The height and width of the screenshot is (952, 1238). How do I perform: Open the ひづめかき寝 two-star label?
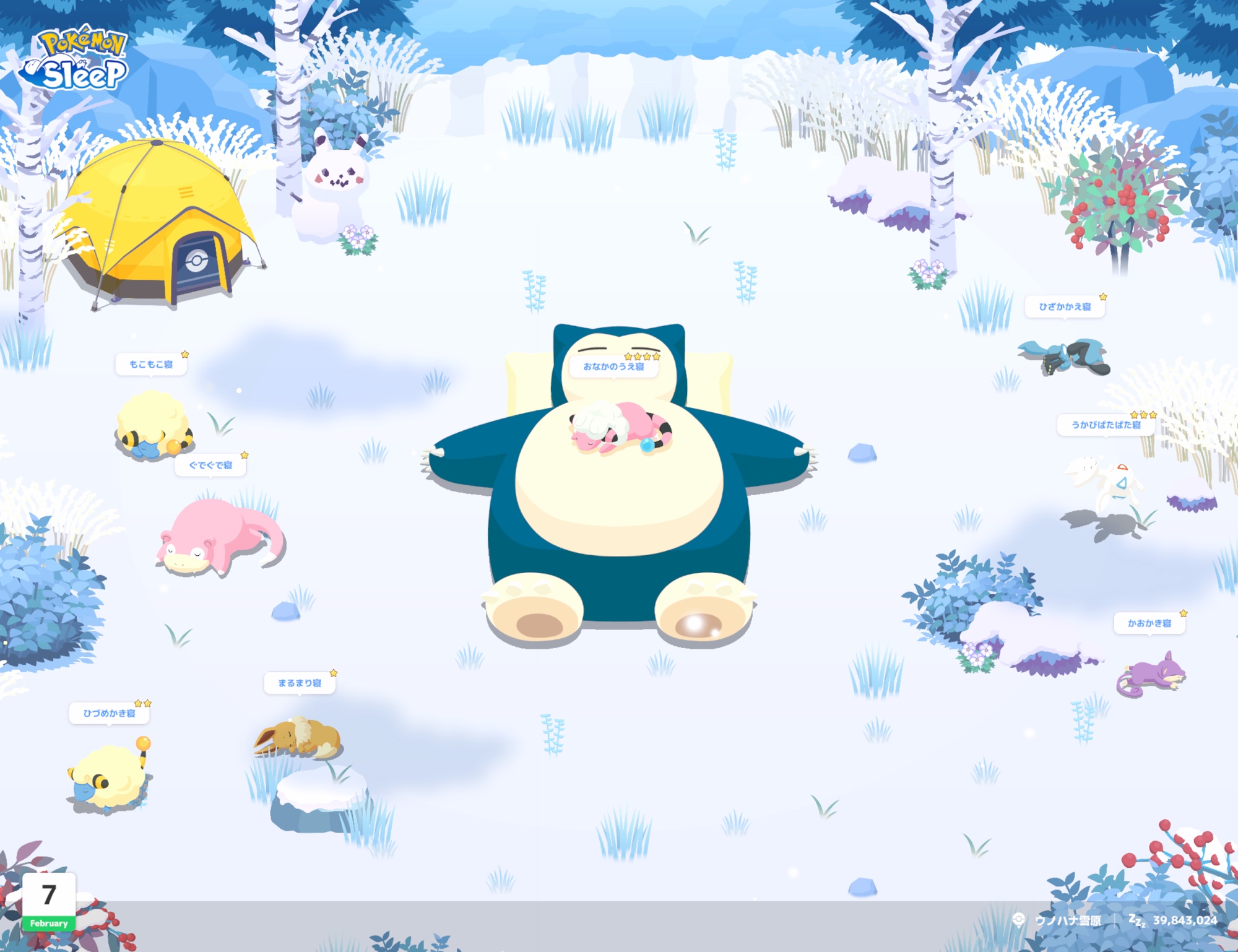pyautogui.click(x=109, y=713)
